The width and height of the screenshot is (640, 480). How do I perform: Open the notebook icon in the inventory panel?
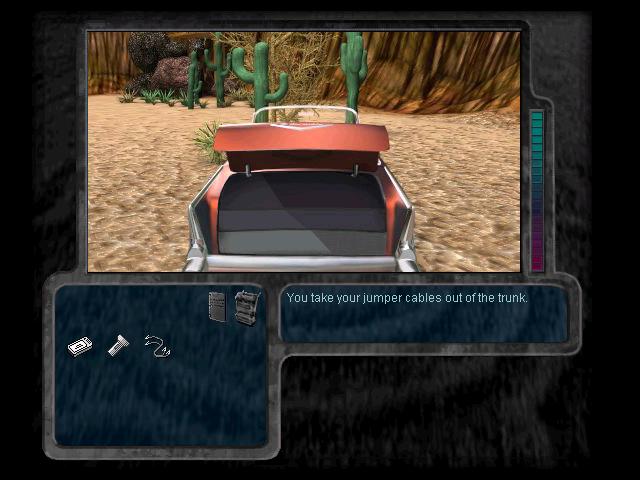tap(217, 306)
